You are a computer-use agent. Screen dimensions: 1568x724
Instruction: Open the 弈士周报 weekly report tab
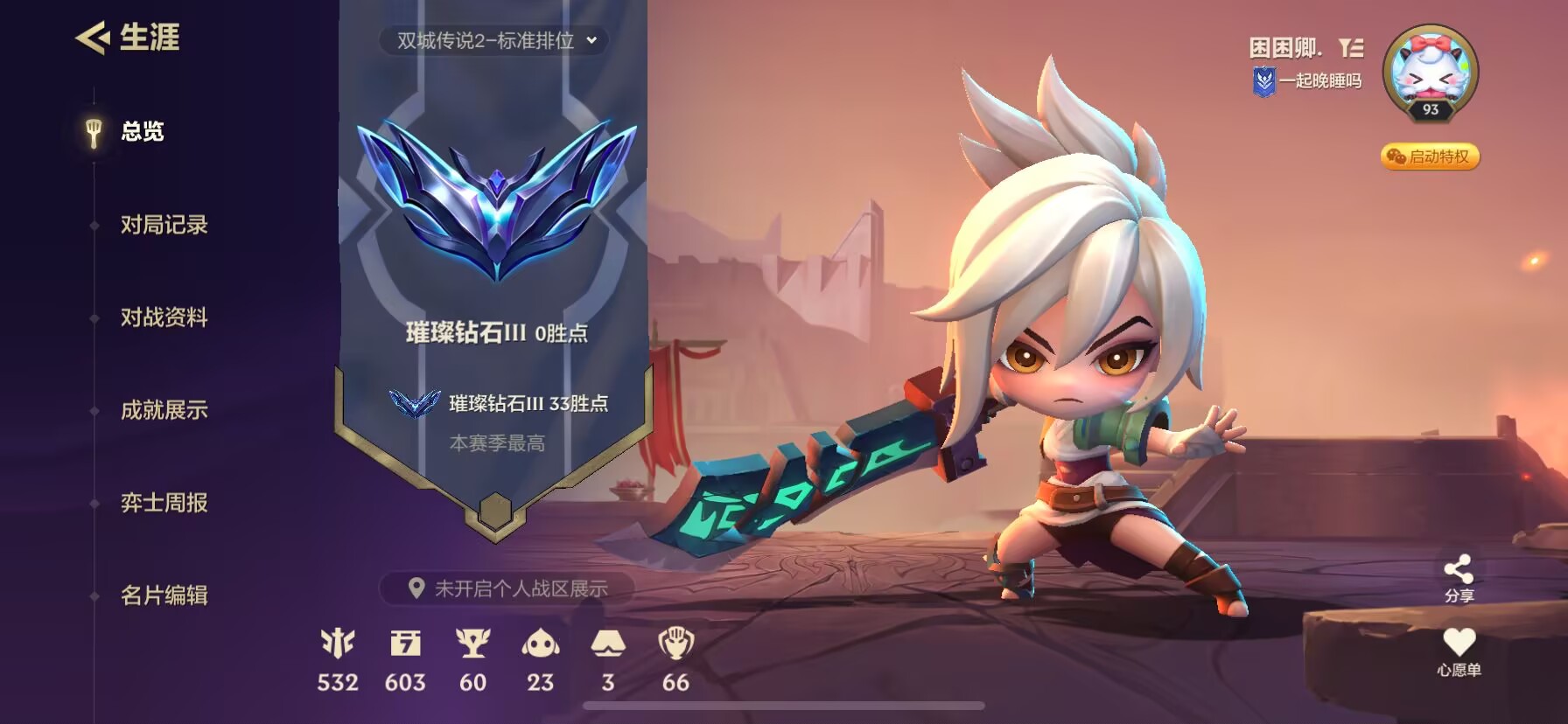[164, 503]
